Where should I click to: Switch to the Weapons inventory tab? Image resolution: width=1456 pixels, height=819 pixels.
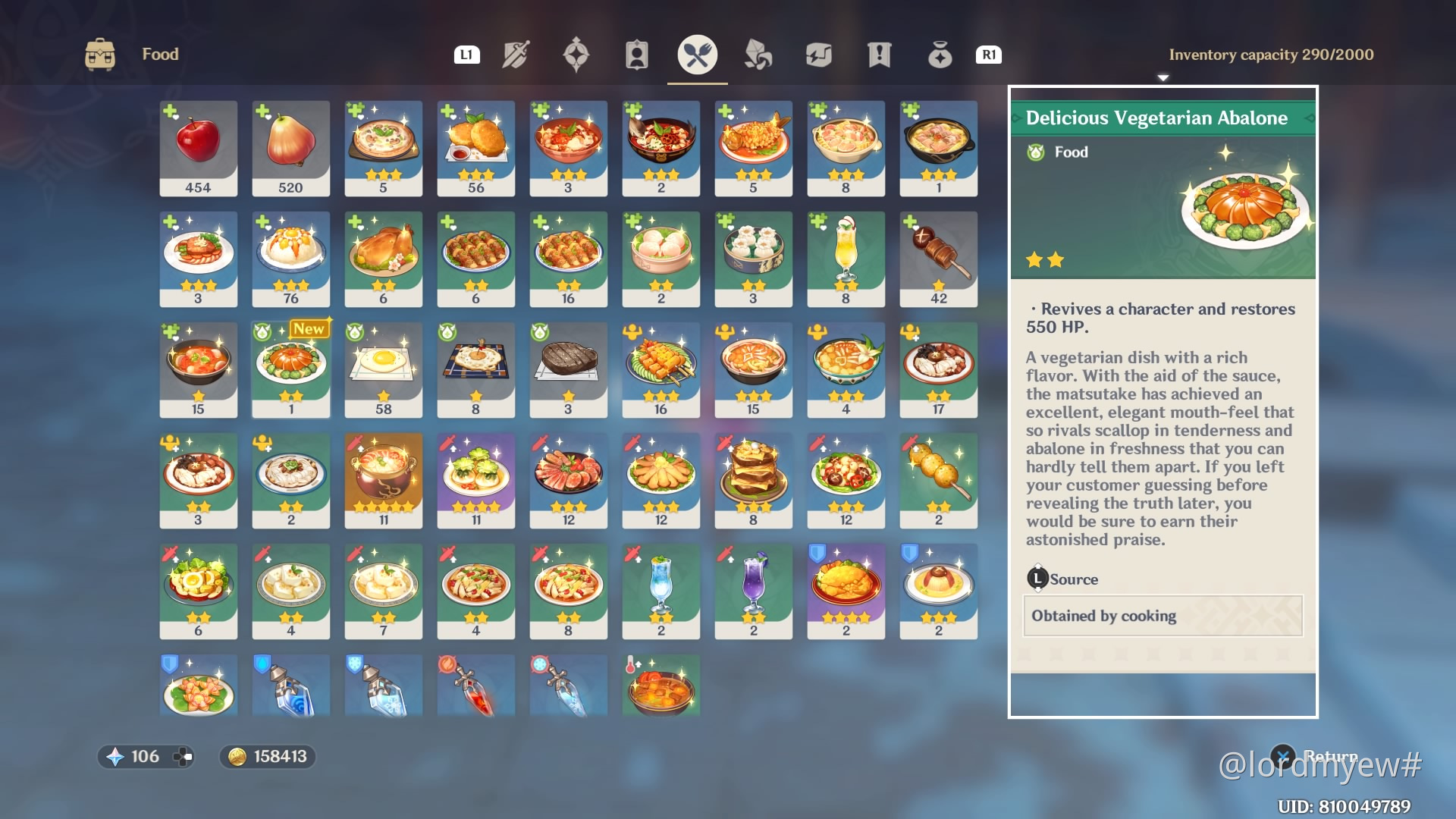(517, 54)
